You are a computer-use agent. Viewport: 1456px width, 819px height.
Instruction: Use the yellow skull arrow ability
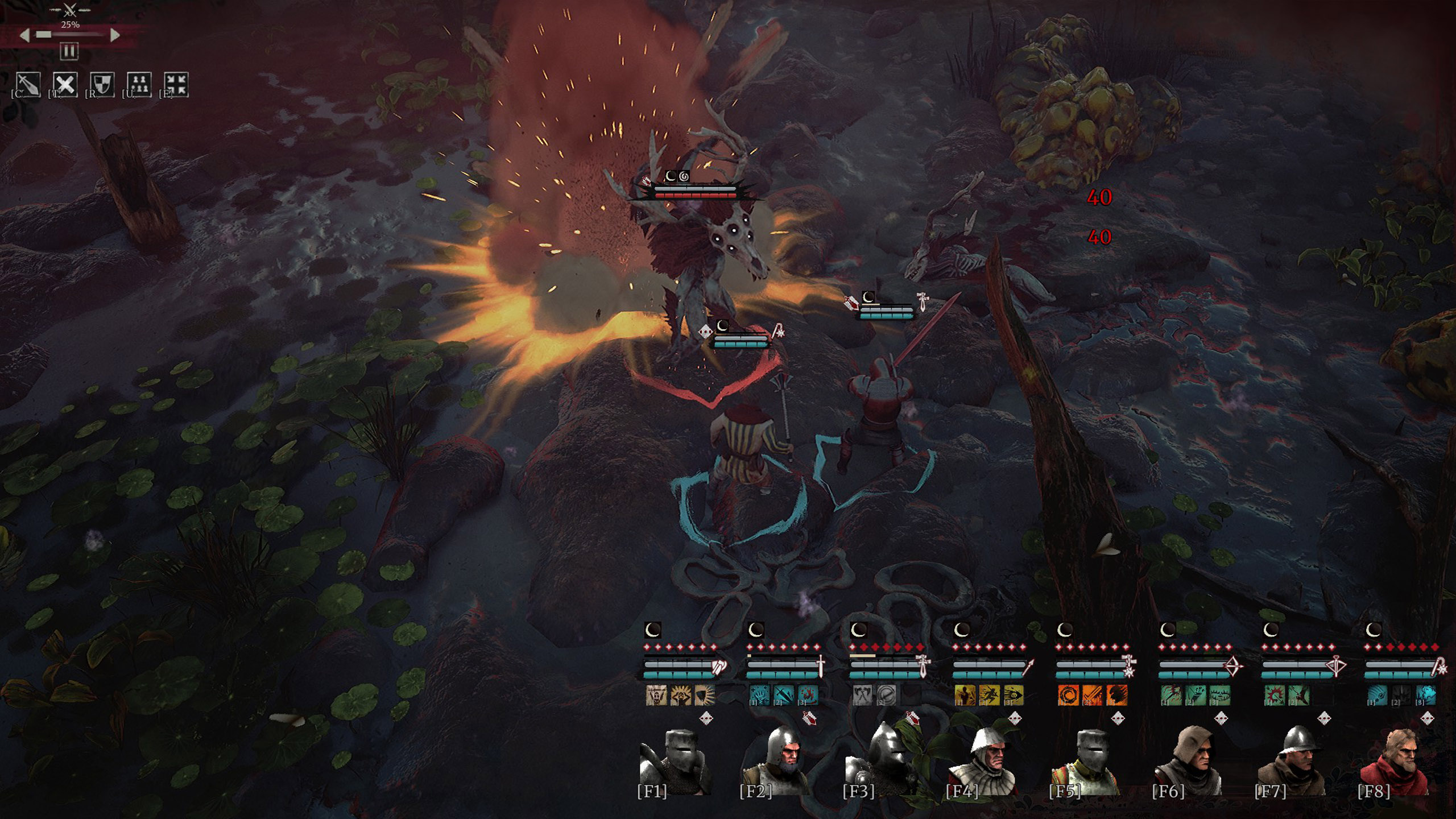click(x=1013, y=695)
